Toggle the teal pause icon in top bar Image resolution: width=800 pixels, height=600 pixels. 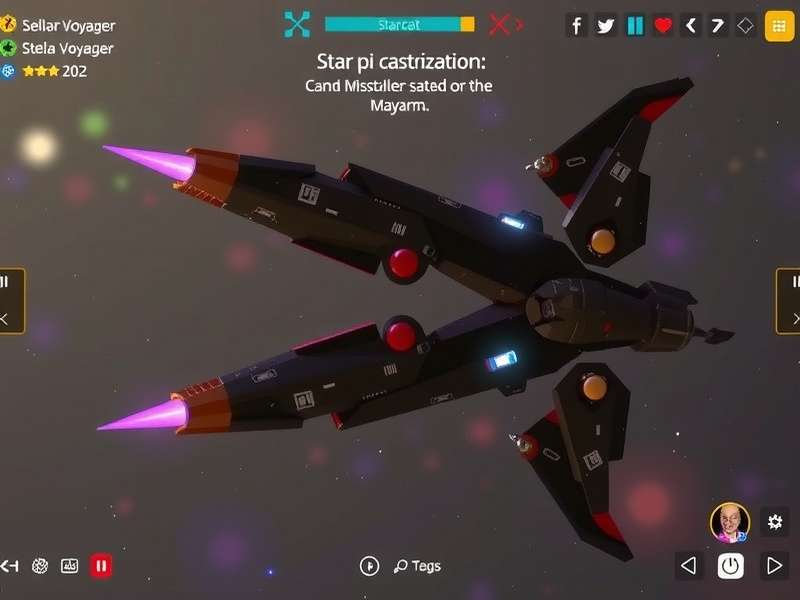click(635, 26)
